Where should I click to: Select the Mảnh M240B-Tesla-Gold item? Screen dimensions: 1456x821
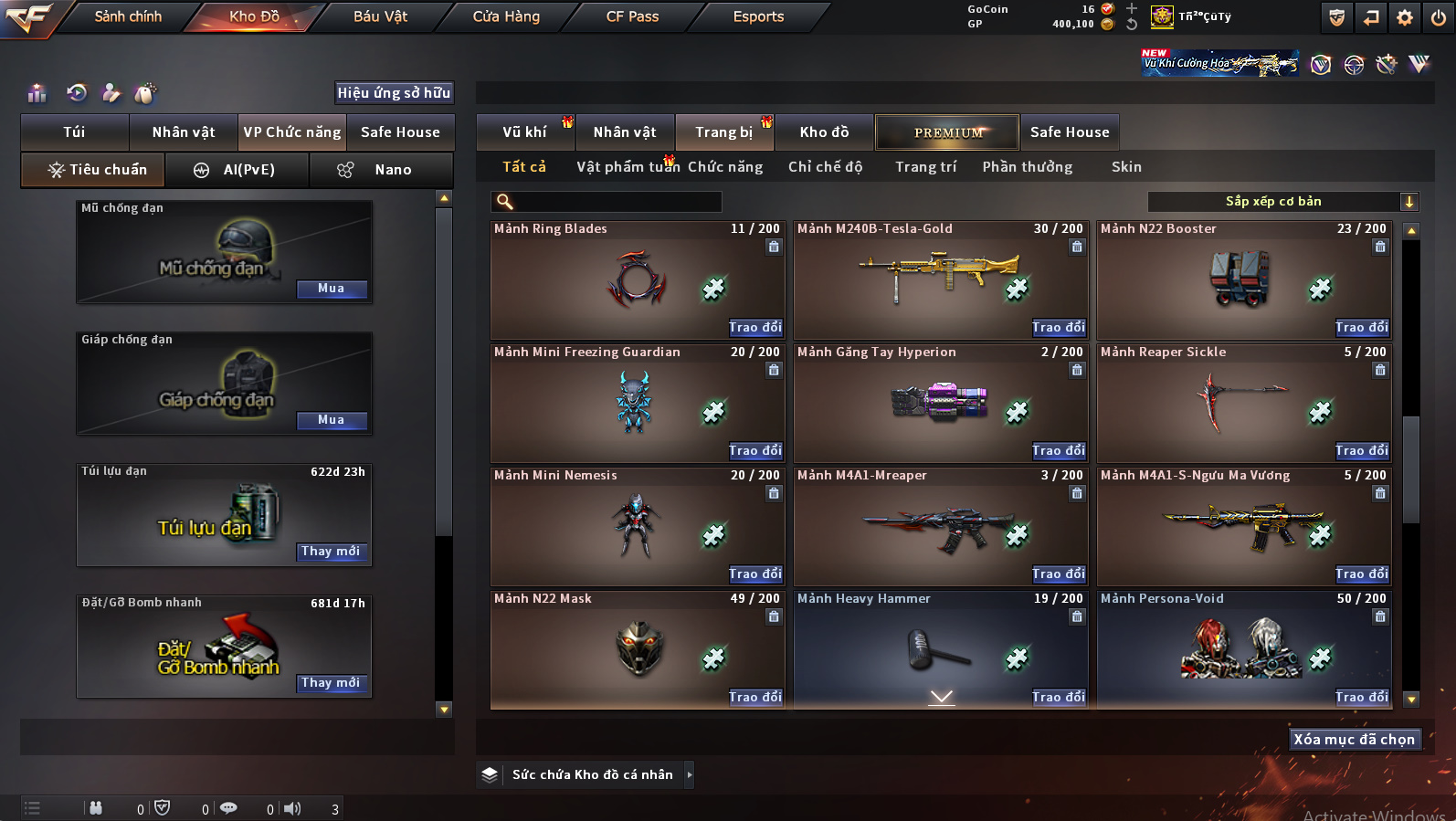(x=939, y=279)
